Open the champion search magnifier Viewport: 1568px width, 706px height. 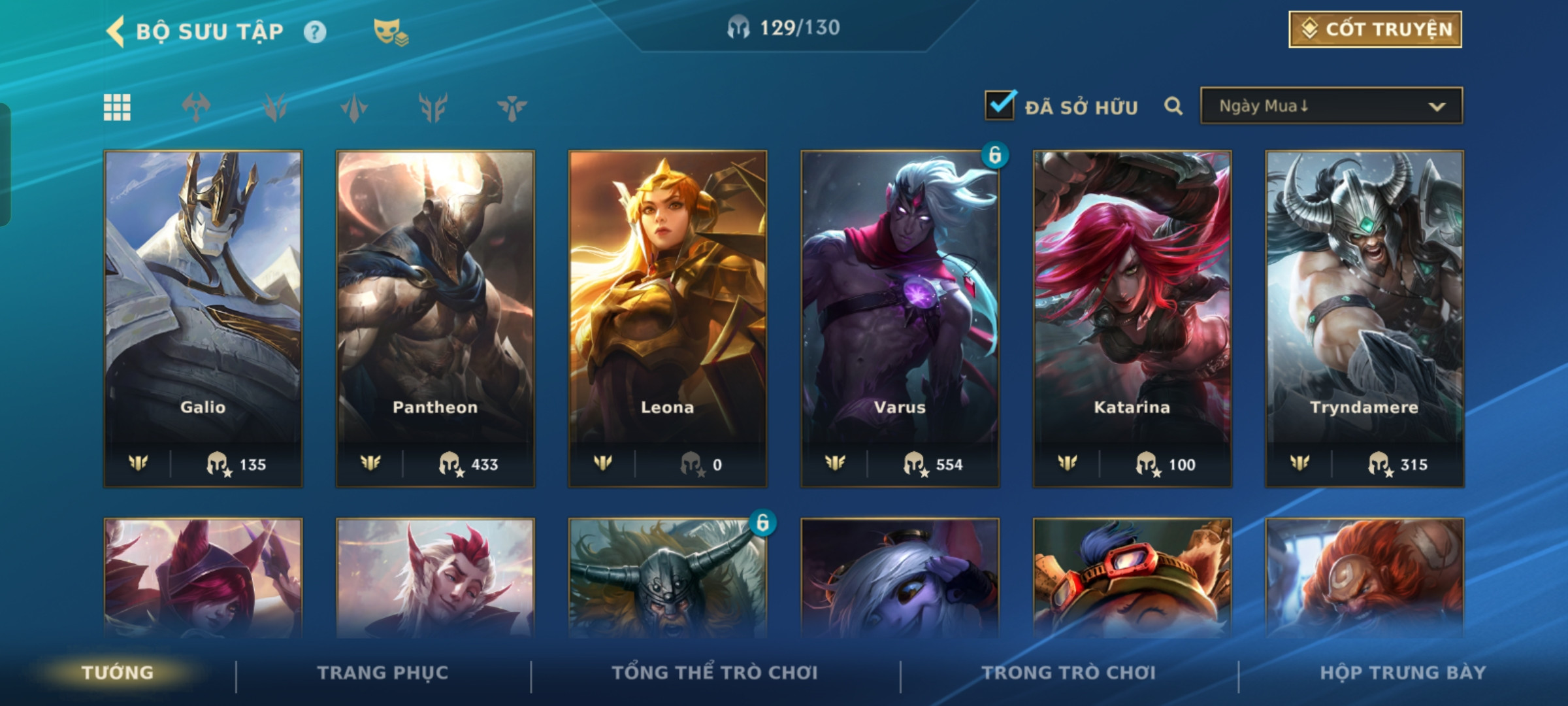tap(1173, 106)
